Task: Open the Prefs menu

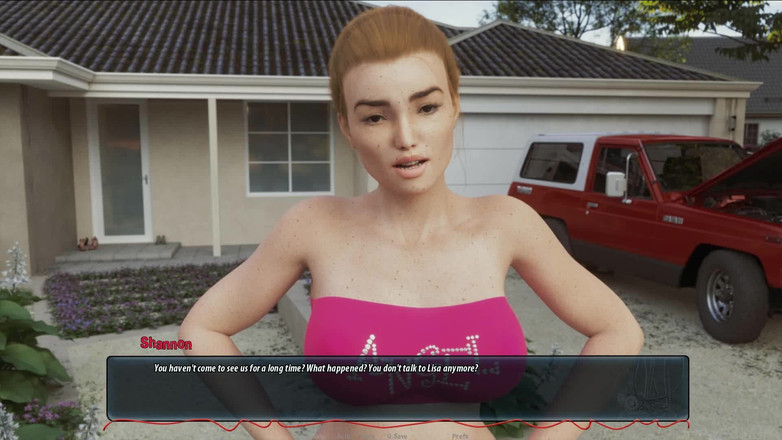Action: (x=460, y=435)
